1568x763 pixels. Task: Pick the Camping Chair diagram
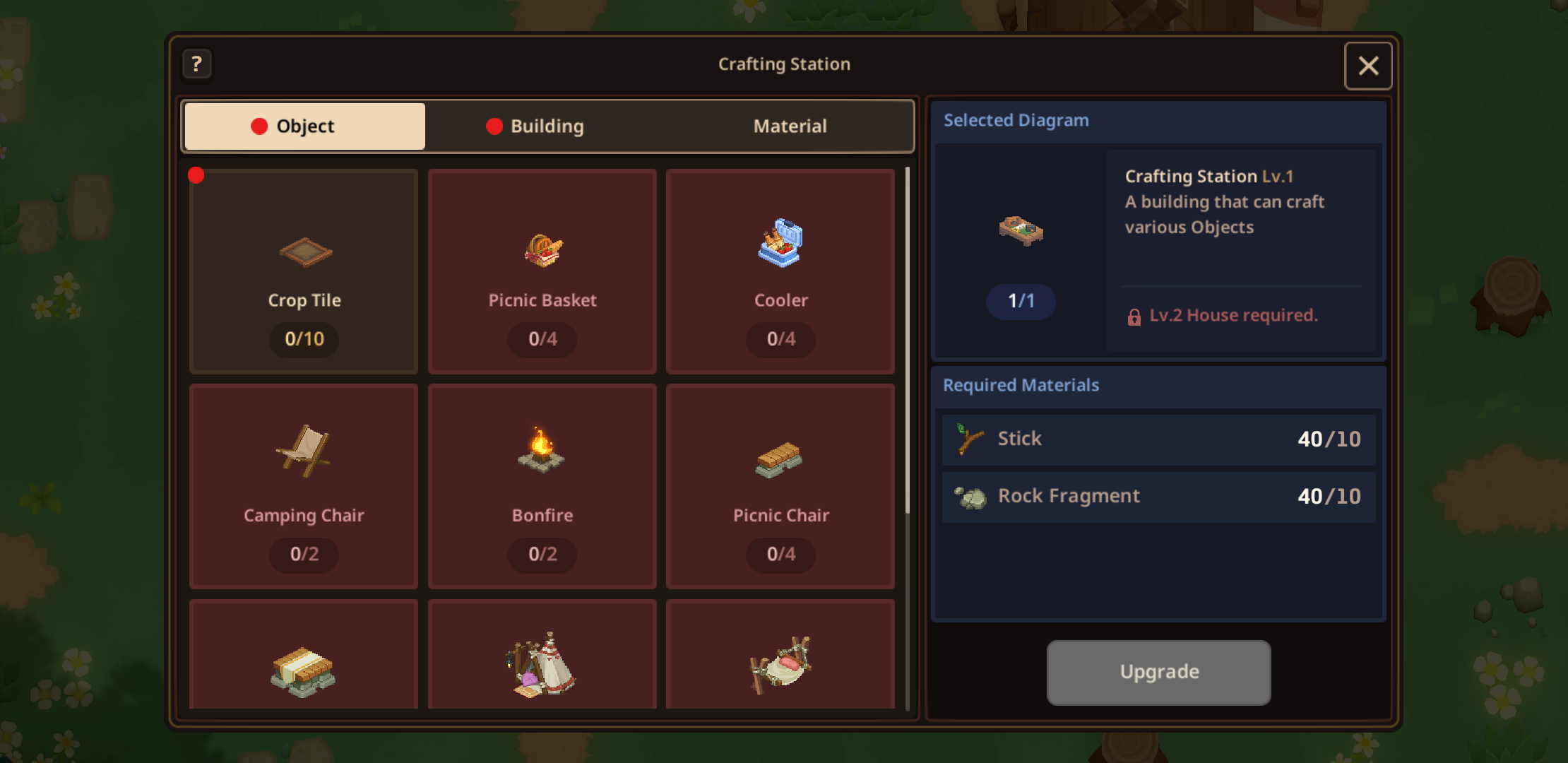pos(304,487)
